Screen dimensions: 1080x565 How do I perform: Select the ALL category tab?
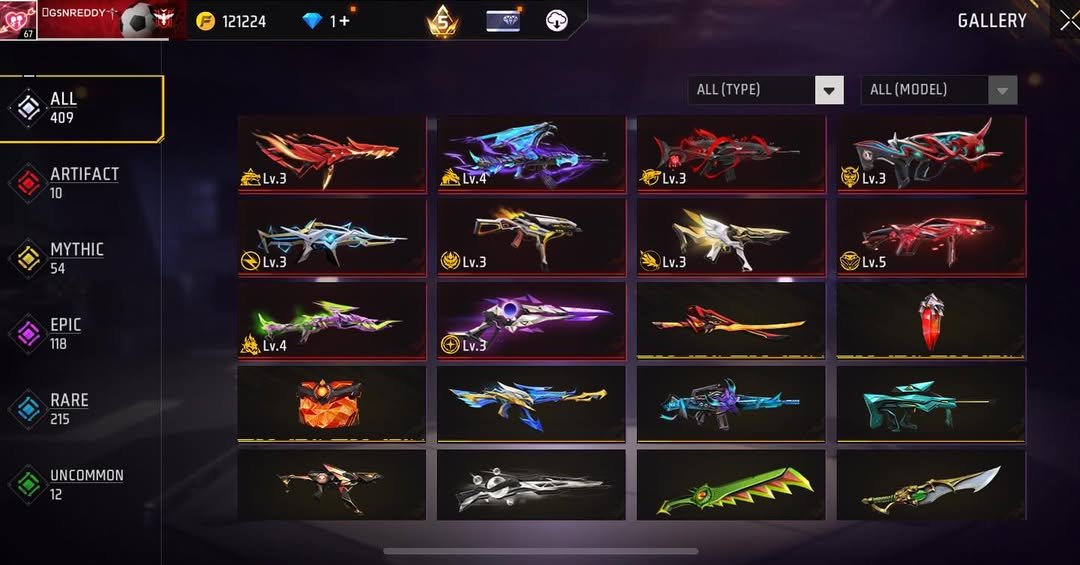click(x=82, y=108)
